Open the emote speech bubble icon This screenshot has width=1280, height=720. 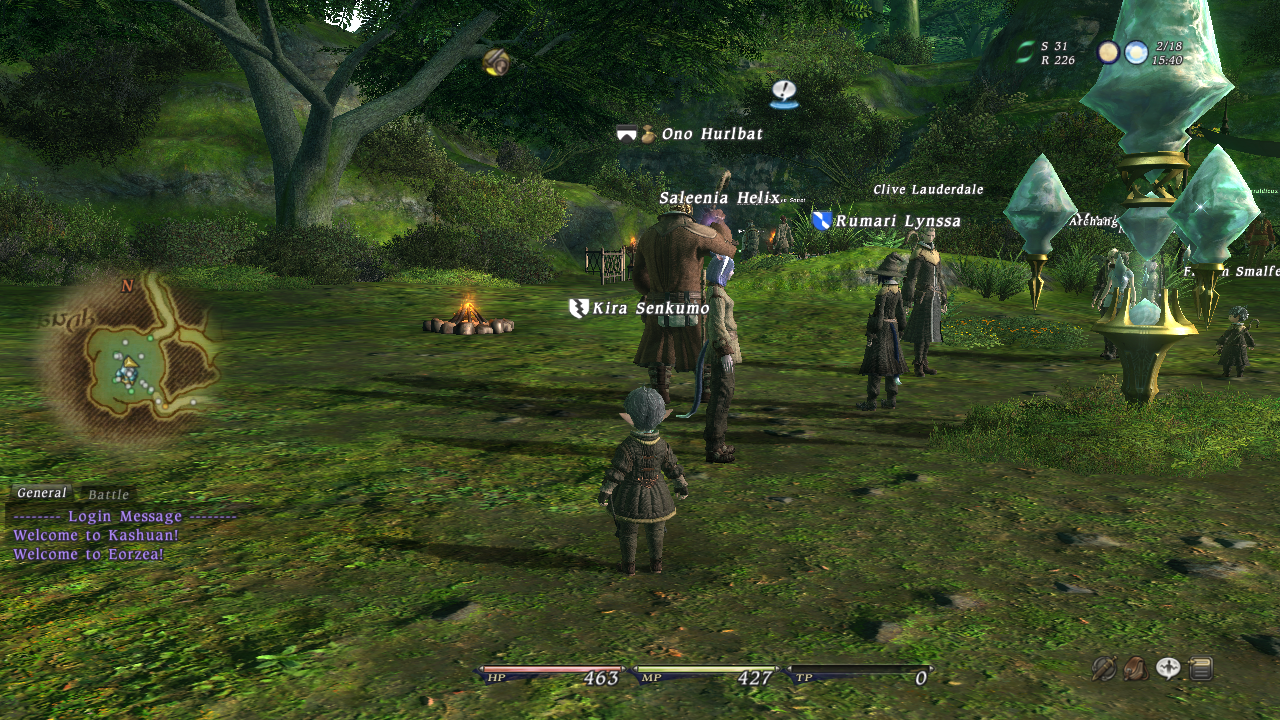click(x=1168, y=668)
